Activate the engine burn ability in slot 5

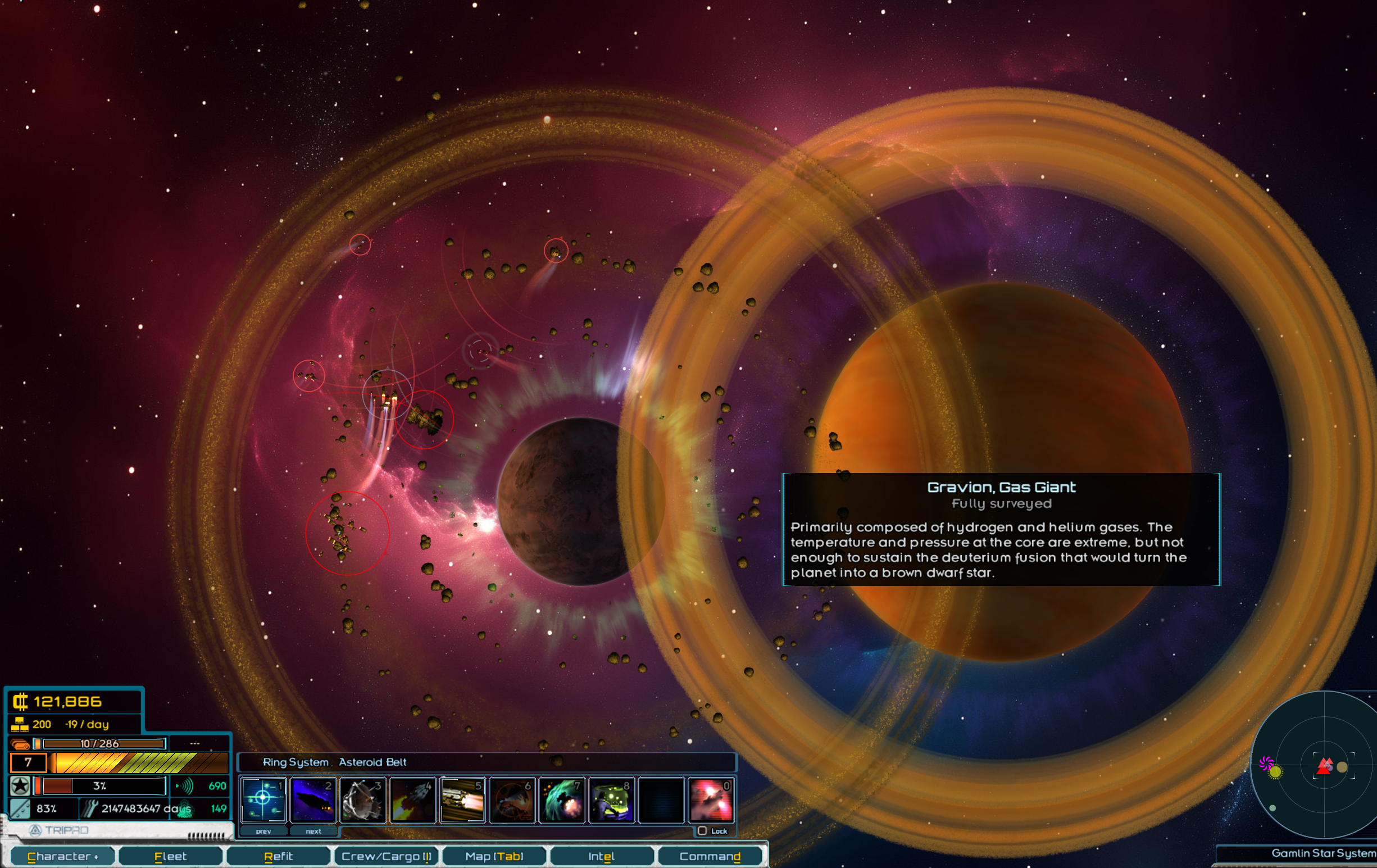point(462,799)
